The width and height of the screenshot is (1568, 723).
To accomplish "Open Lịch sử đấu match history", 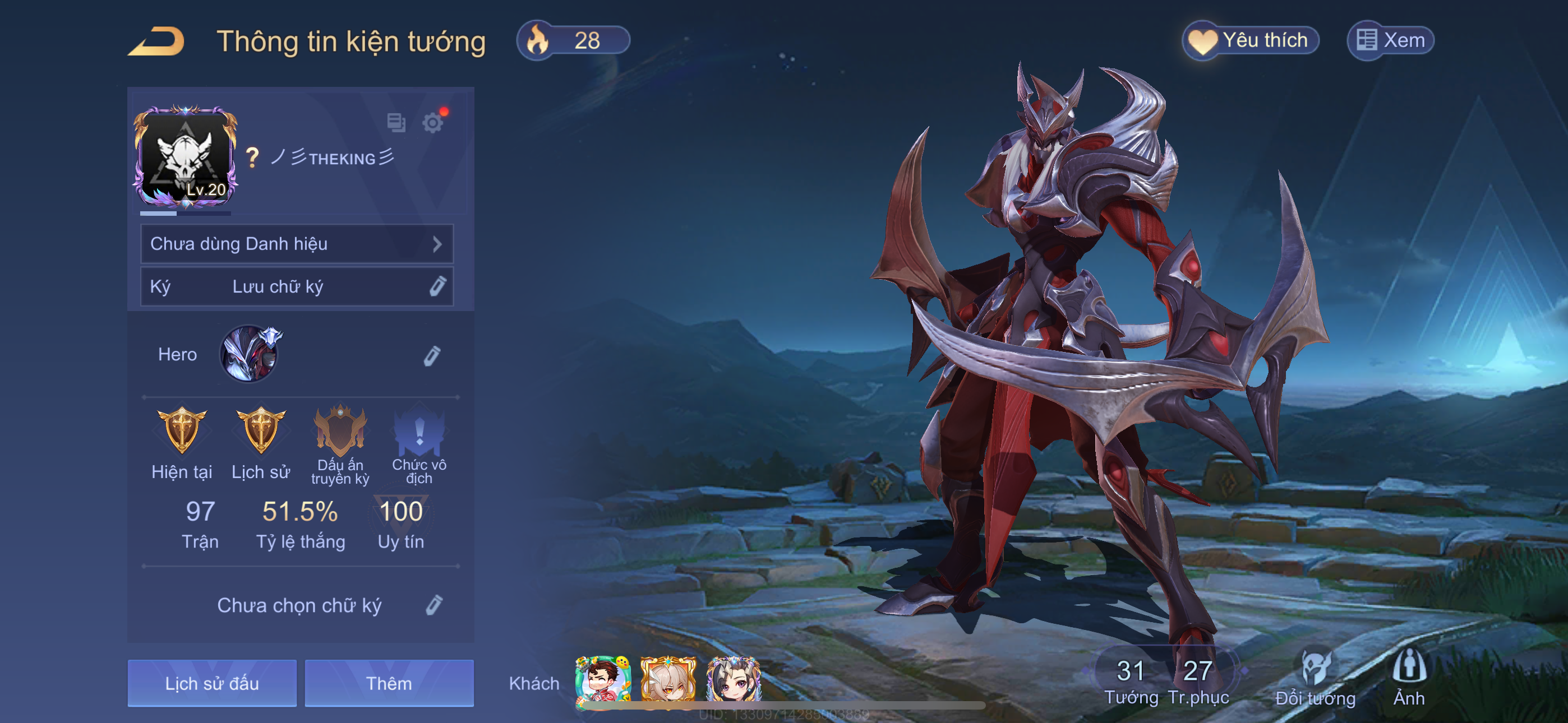I will (212, 683).
